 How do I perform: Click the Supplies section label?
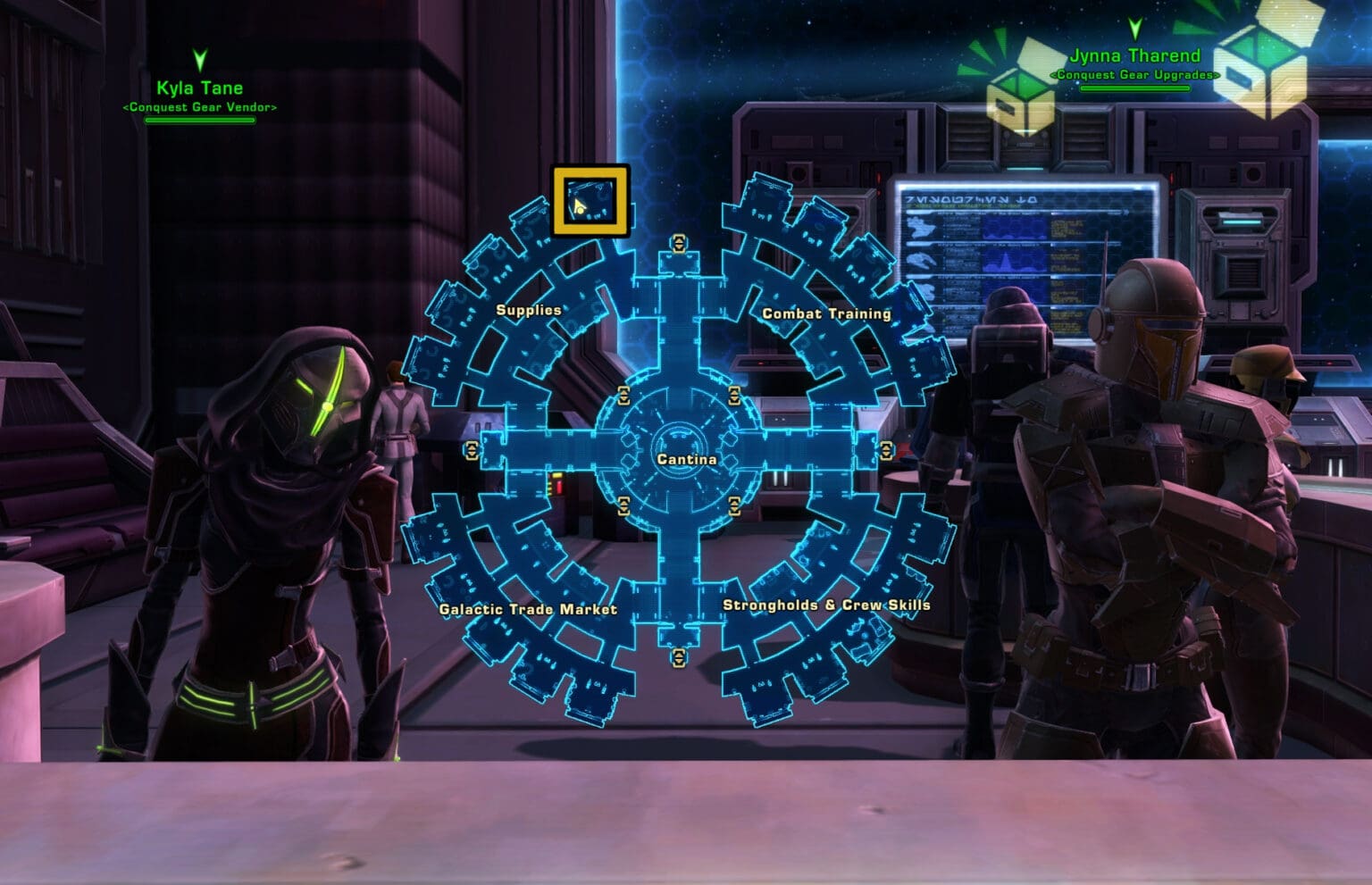pos(528,310)
